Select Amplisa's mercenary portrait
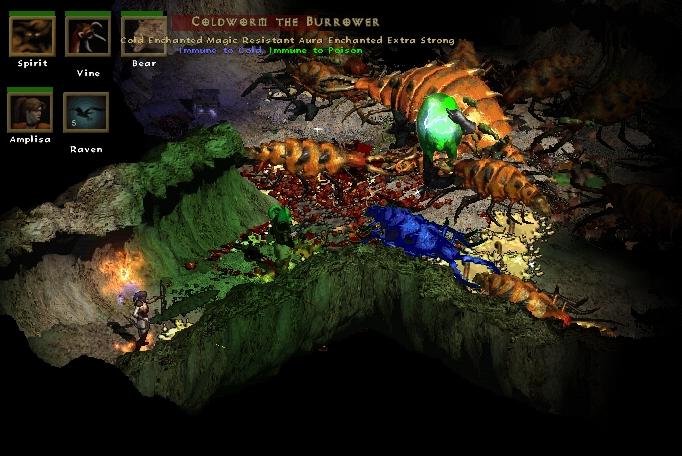Screen dimensions: 682x456 pyautogui.click(x=31, y=111)
